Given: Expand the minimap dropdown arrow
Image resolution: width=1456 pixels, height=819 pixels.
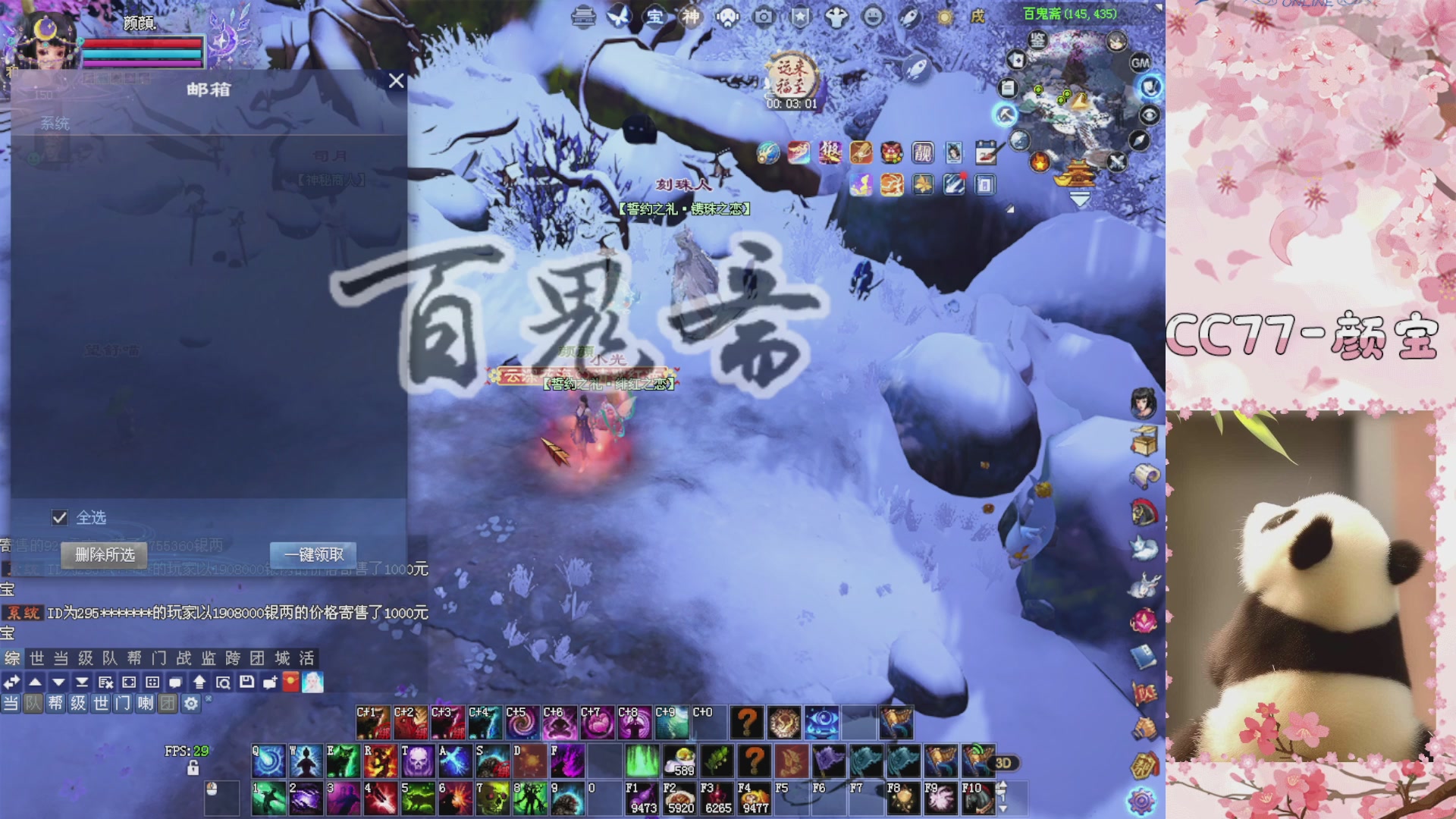Looking at the screenshot, I should click(x=1079, y=199).
